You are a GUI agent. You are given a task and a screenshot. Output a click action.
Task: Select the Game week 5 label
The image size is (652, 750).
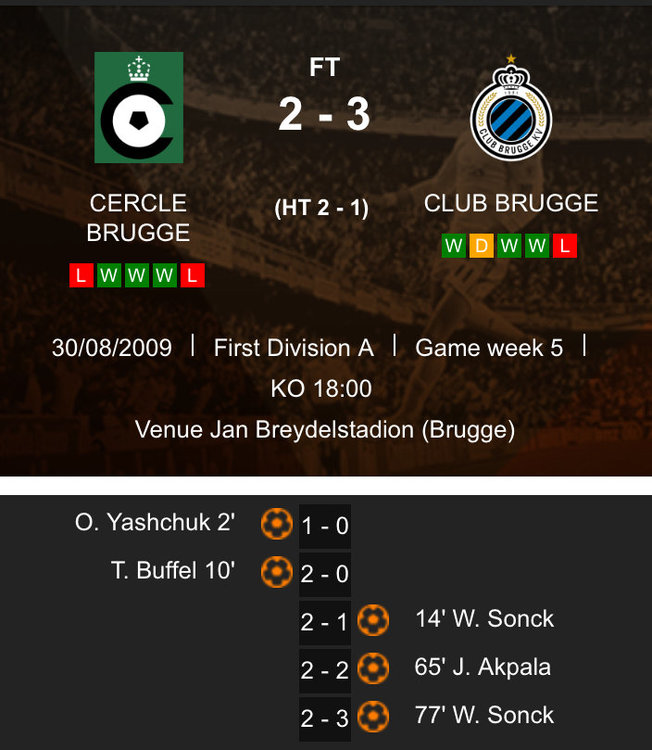tap(489, 348)
